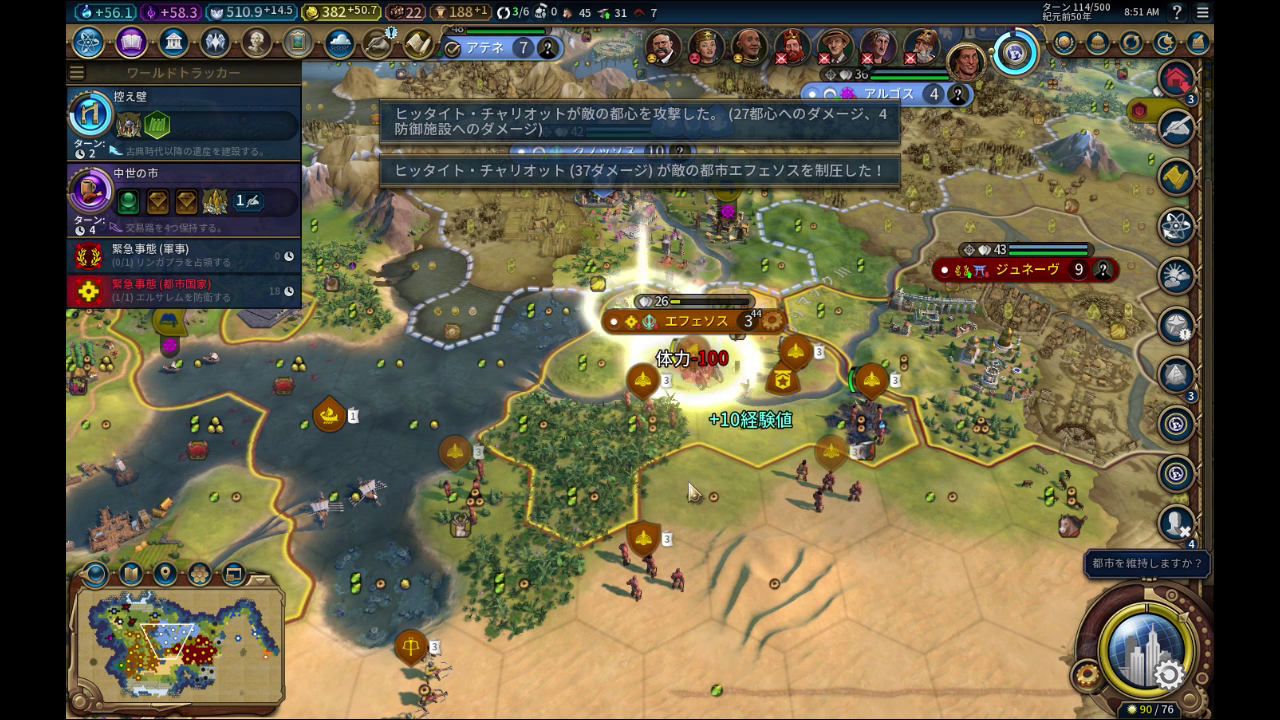Open the Civilopedia question mark button
Screen dimensions: 1280x720
point(1177,12)
